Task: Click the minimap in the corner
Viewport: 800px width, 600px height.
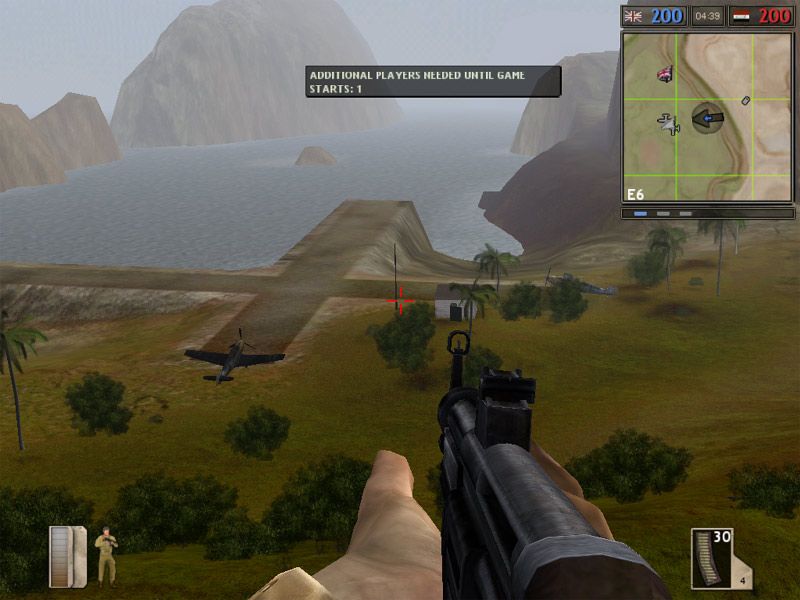Action: tap(708, 117)
